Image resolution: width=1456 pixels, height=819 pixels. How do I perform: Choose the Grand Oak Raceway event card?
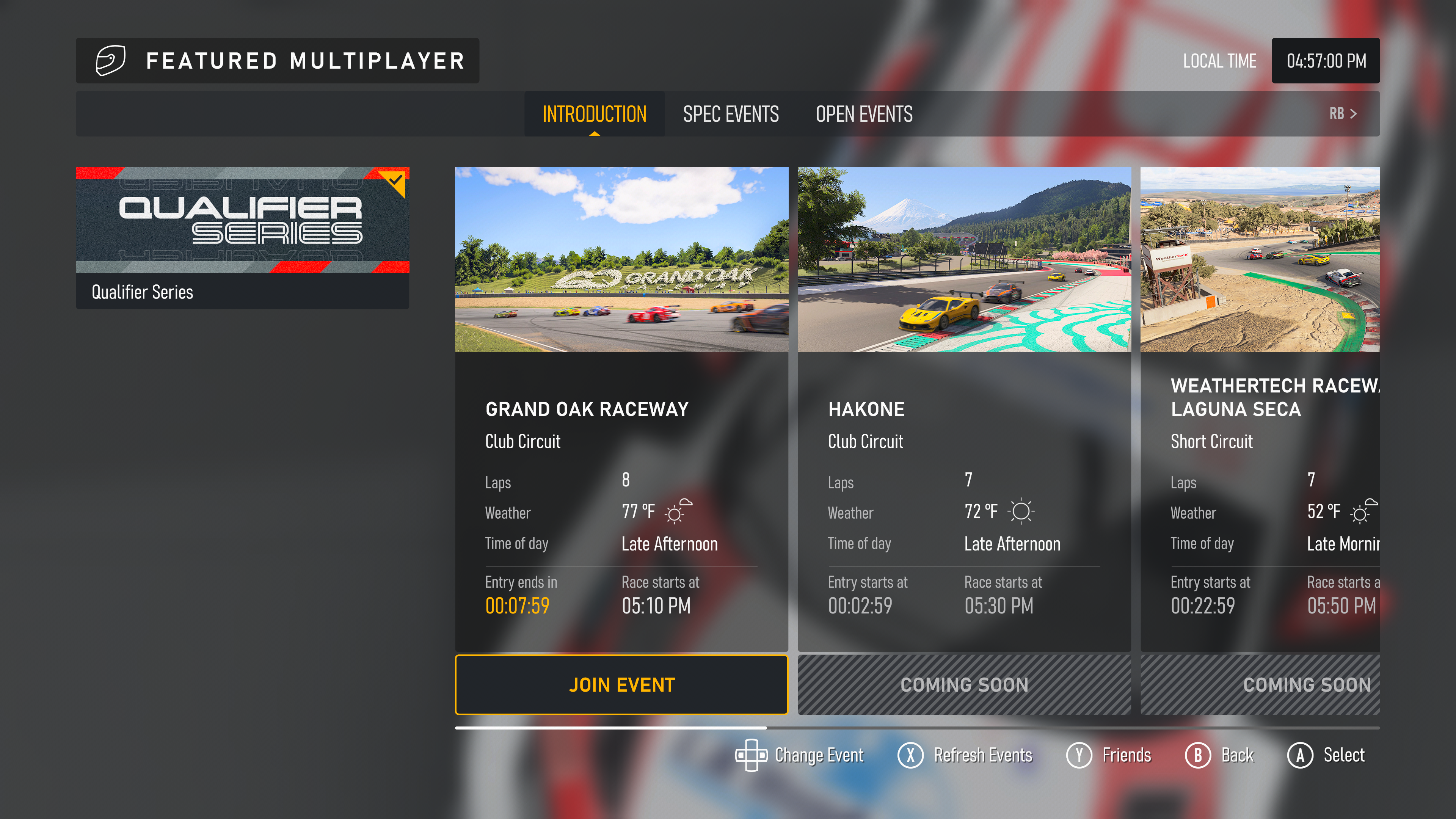tap(621, 407)
